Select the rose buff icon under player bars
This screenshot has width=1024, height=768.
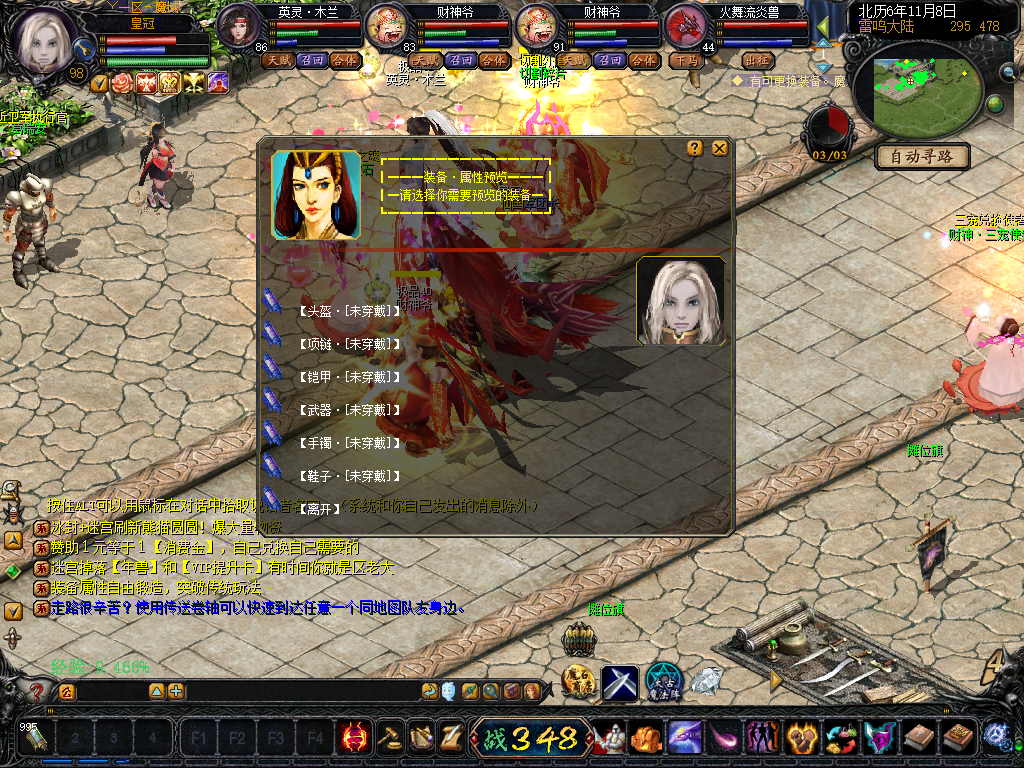click(x=122, y=84)
